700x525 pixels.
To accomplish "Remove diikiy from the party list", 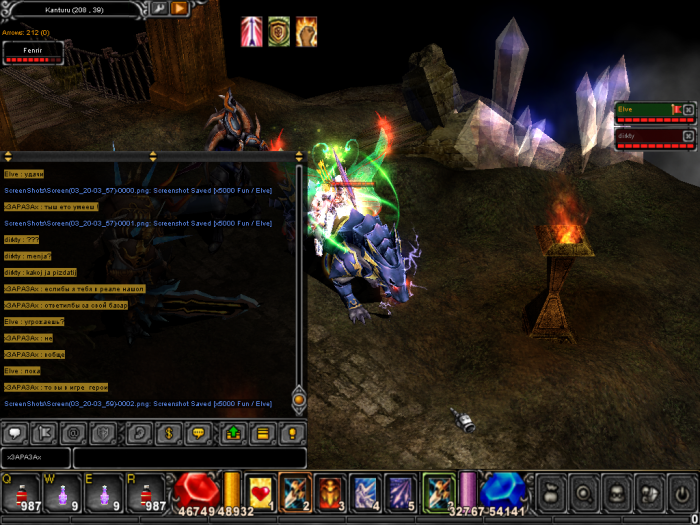I will (x=688, y=135).
